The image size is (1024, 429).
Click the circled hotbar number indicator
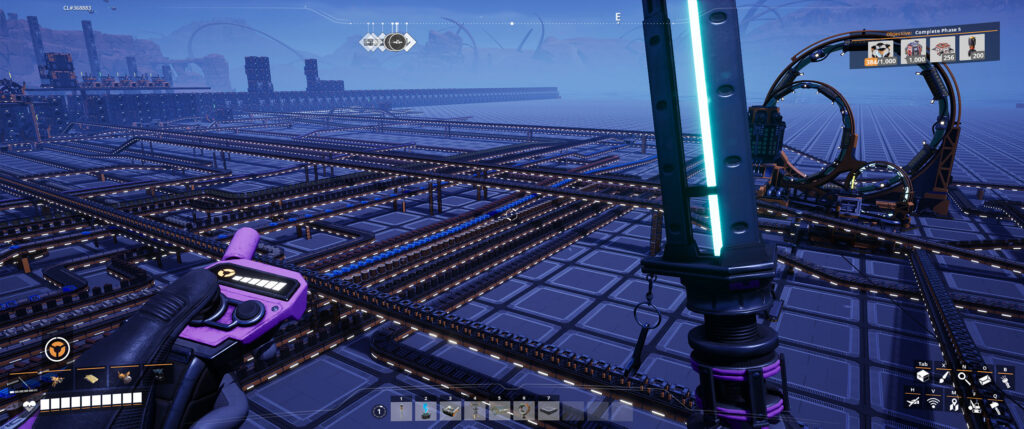pyautogui.click(x=379, y=411)
